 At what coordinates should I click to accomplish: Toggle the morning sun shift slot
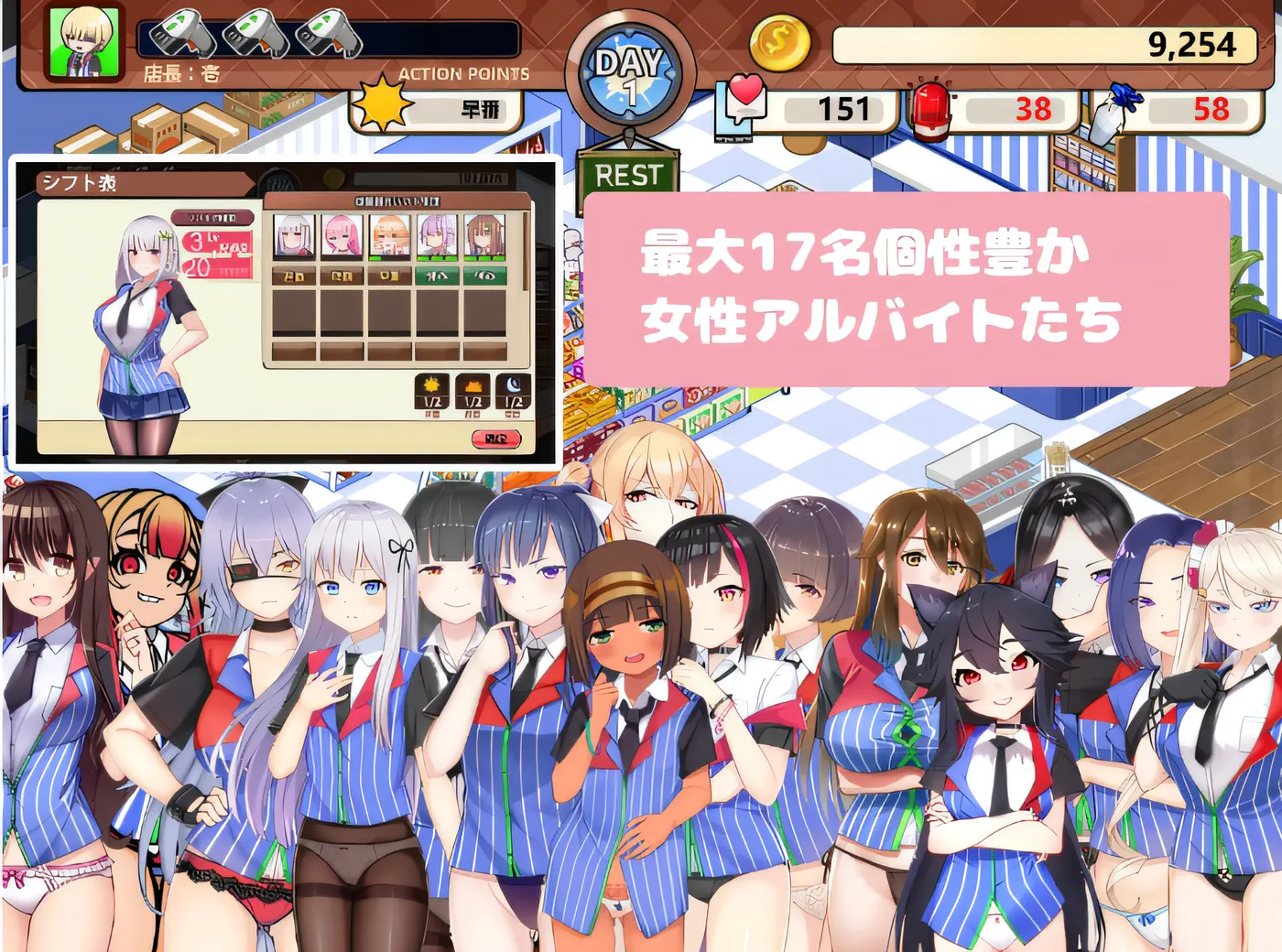coord(432,392)
